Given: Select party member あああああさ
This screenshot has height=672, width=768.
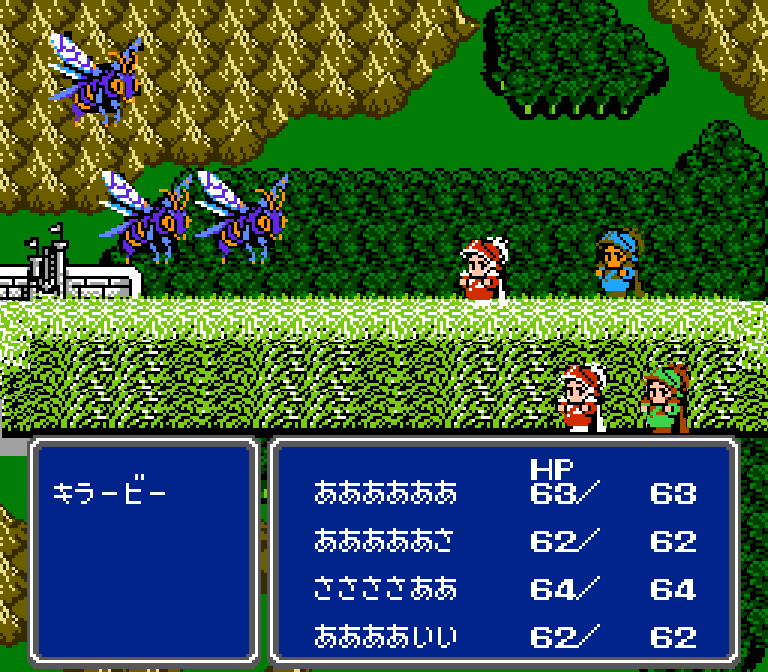Looking at the screenshot, I should click(385, 541).
